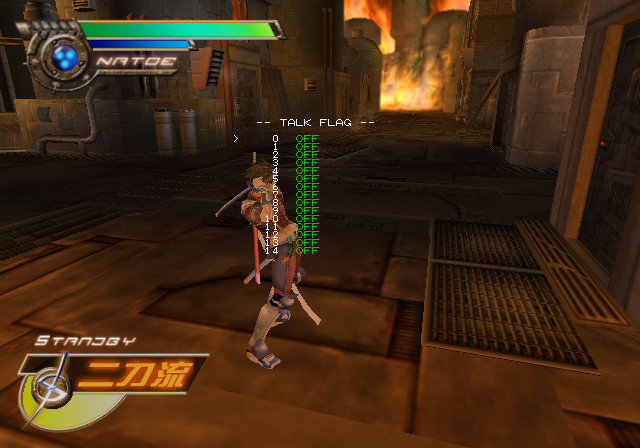Switch talk flag 4 from OFF

(x=306, y=170)
